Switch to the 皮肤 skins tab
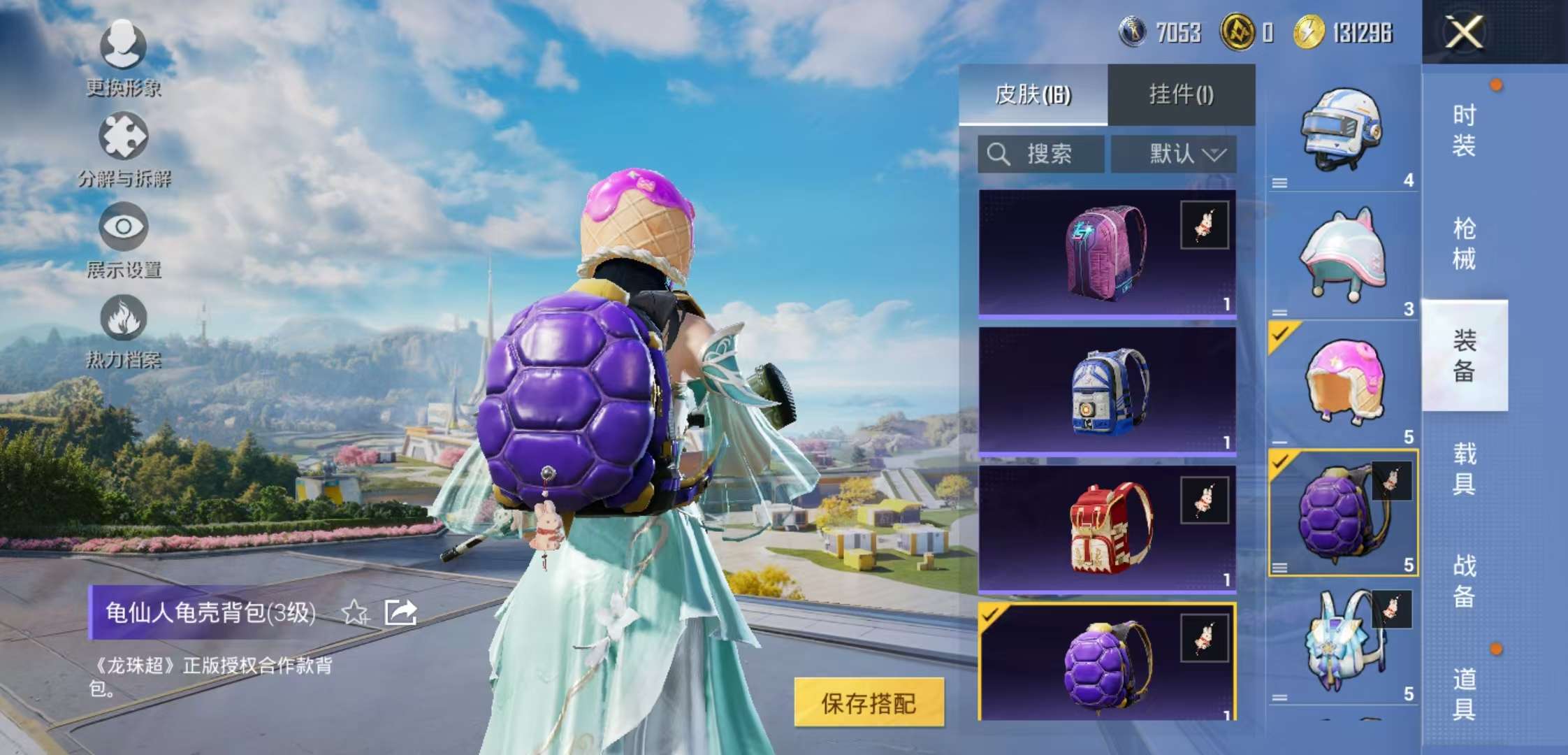Image resolution: width=1568 pixels, height=755 pixels. (1033, 94)
